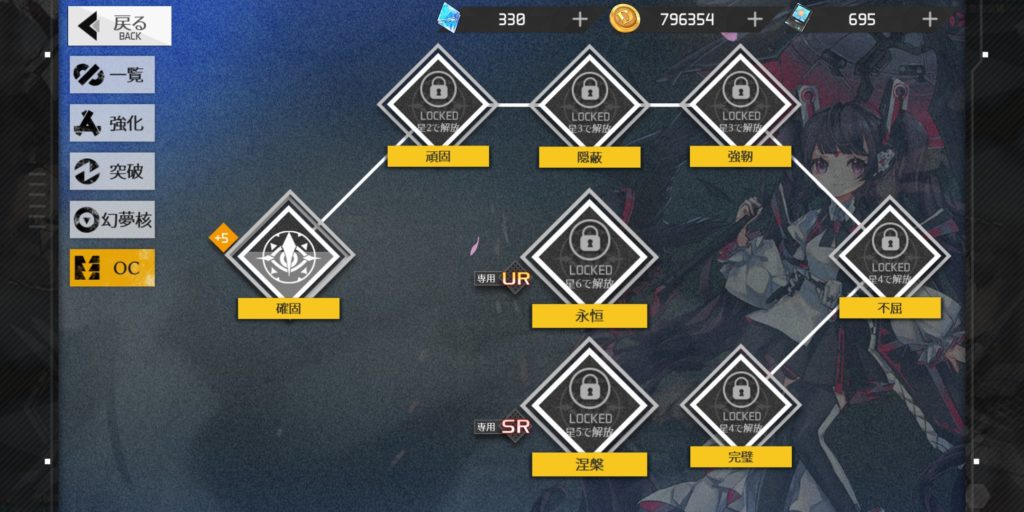This screenshot has width=1024, height=512.
Task: Select the unlocked 確固 skill node
Action: point(287,251)
